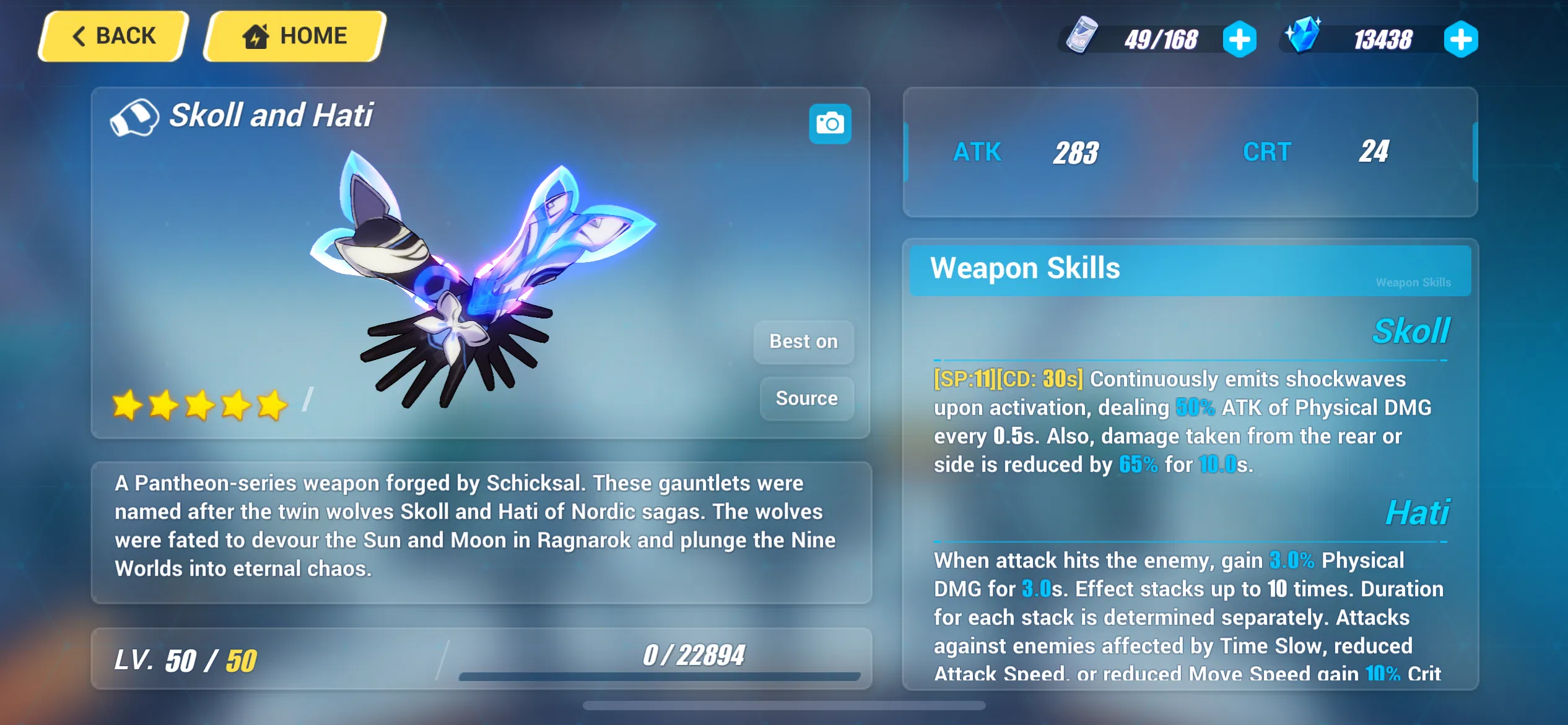This screenshot has height=725, width=1568.
Task: Tap the plus icon to buy crystals
Action: (x=1460, y=39)
